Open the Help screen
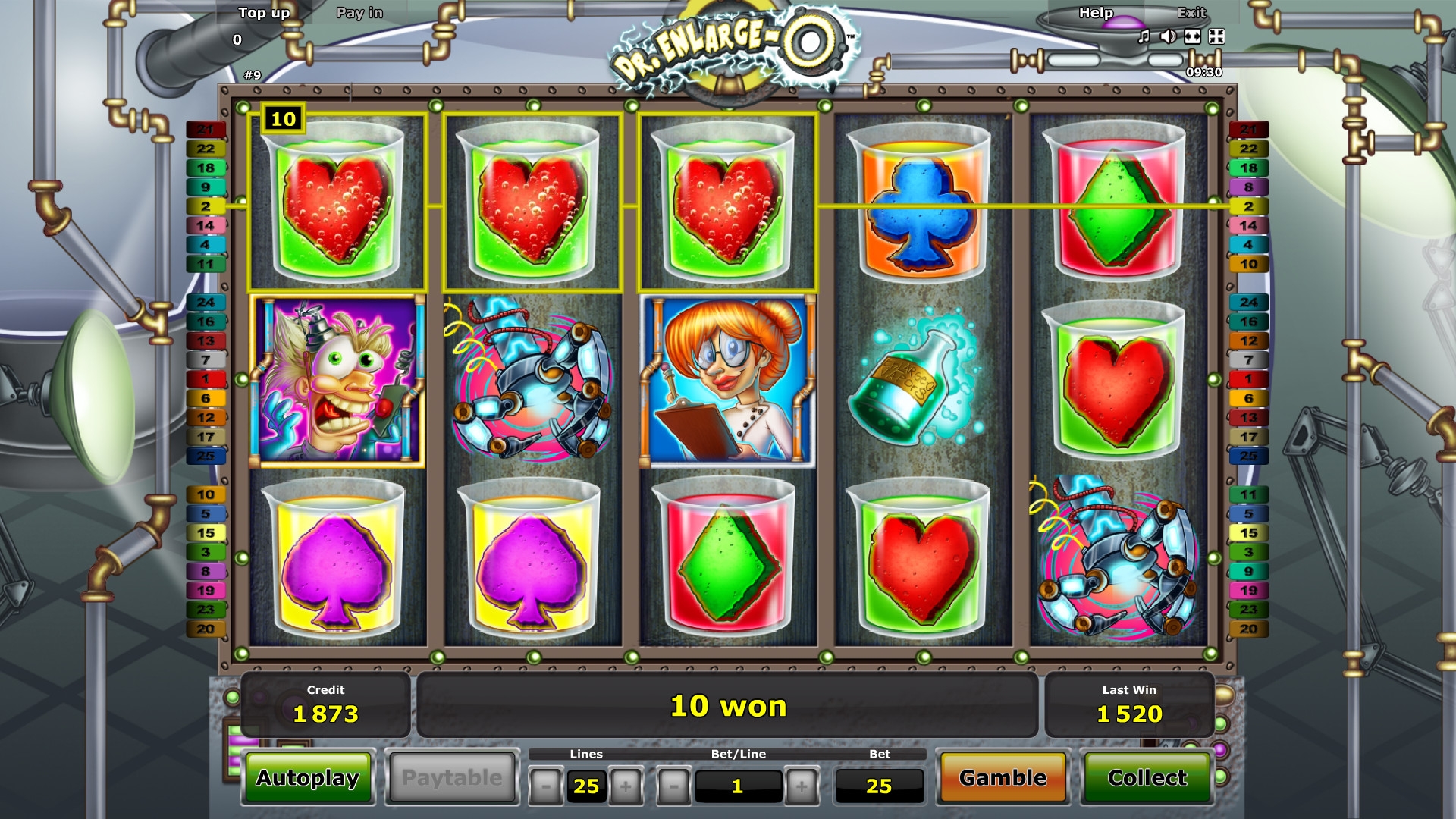 pos(1096,13)
